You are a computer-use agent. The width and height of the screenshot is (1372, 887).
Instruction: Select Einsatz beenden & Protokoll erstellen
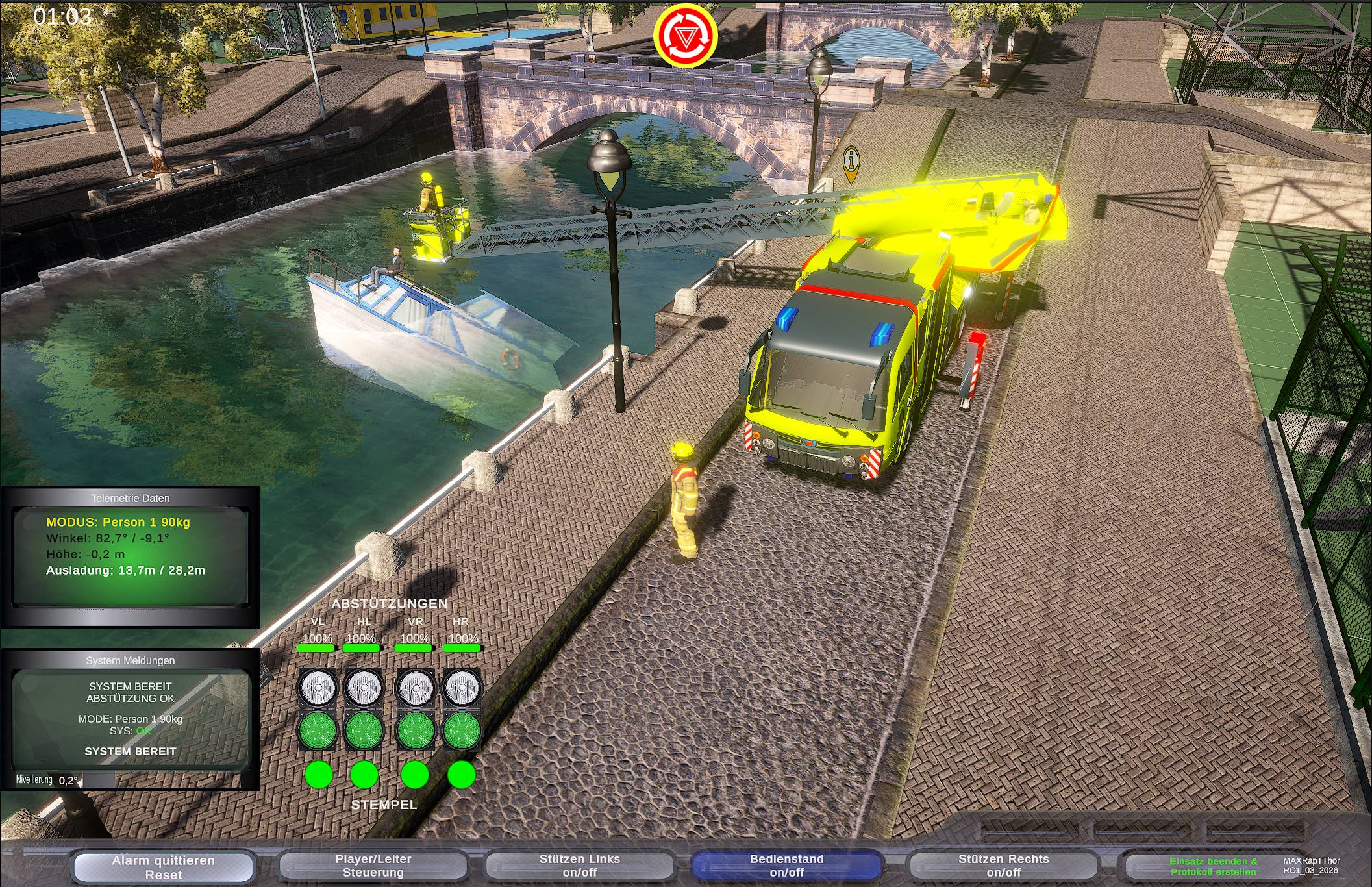click(1212, 866)
